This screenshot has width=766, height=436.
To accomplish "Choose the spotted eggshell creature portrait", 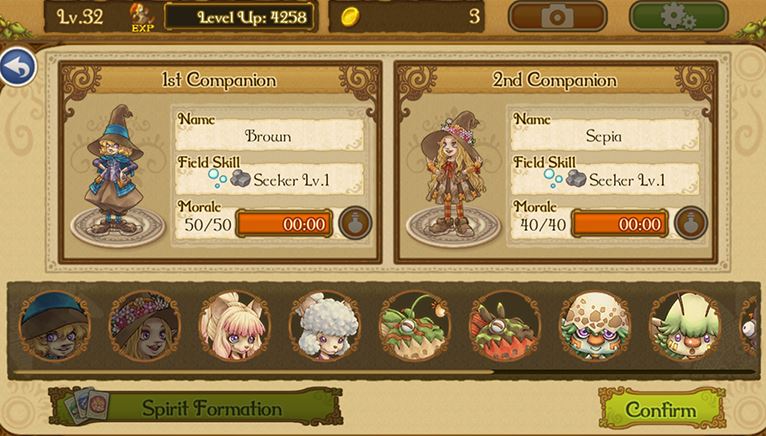I will pyautogui.click(x=594, y=326).
